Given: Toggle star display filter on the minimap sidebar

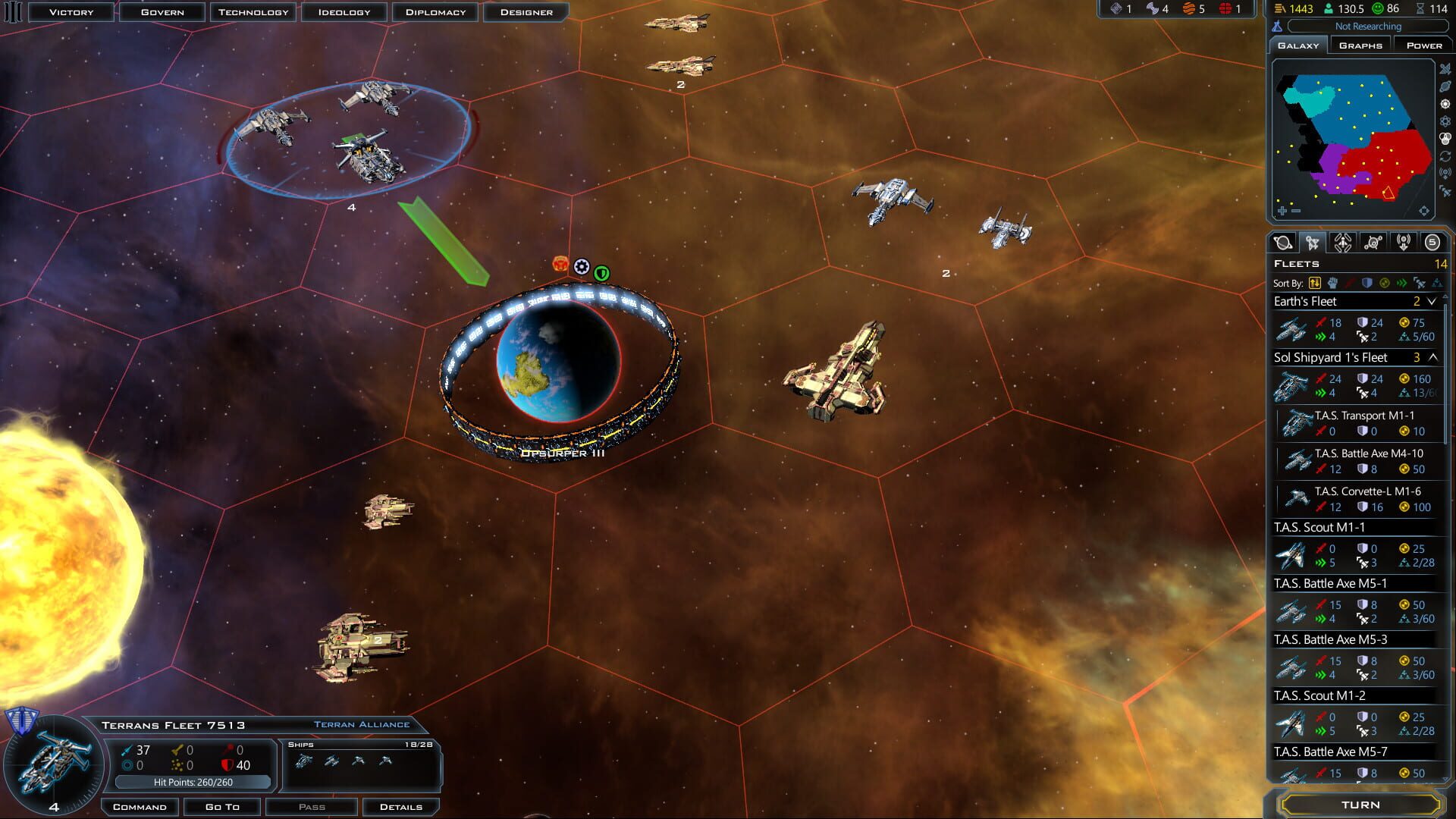Looking at the screenshot, I should [1445, 104].
